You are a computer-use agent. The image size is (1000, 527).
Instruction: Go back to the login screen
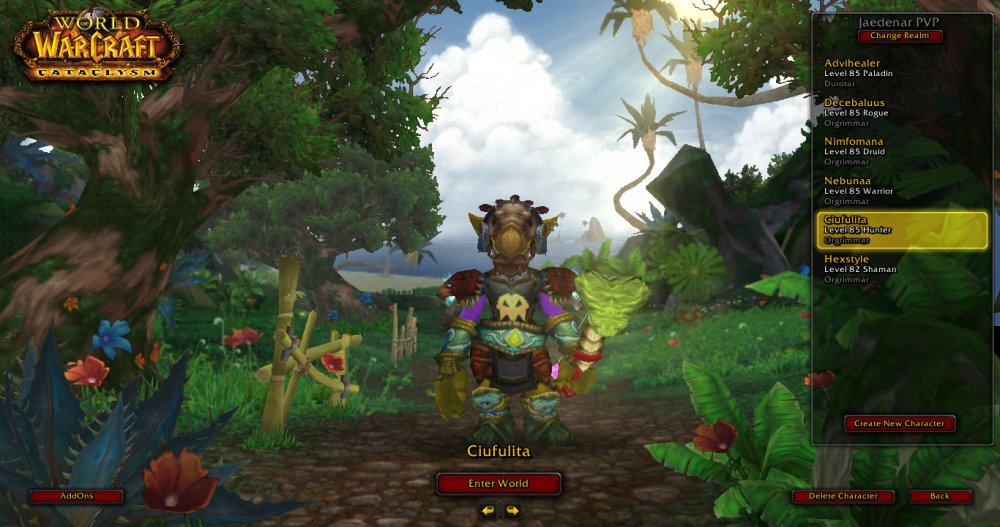pos(940,496)
